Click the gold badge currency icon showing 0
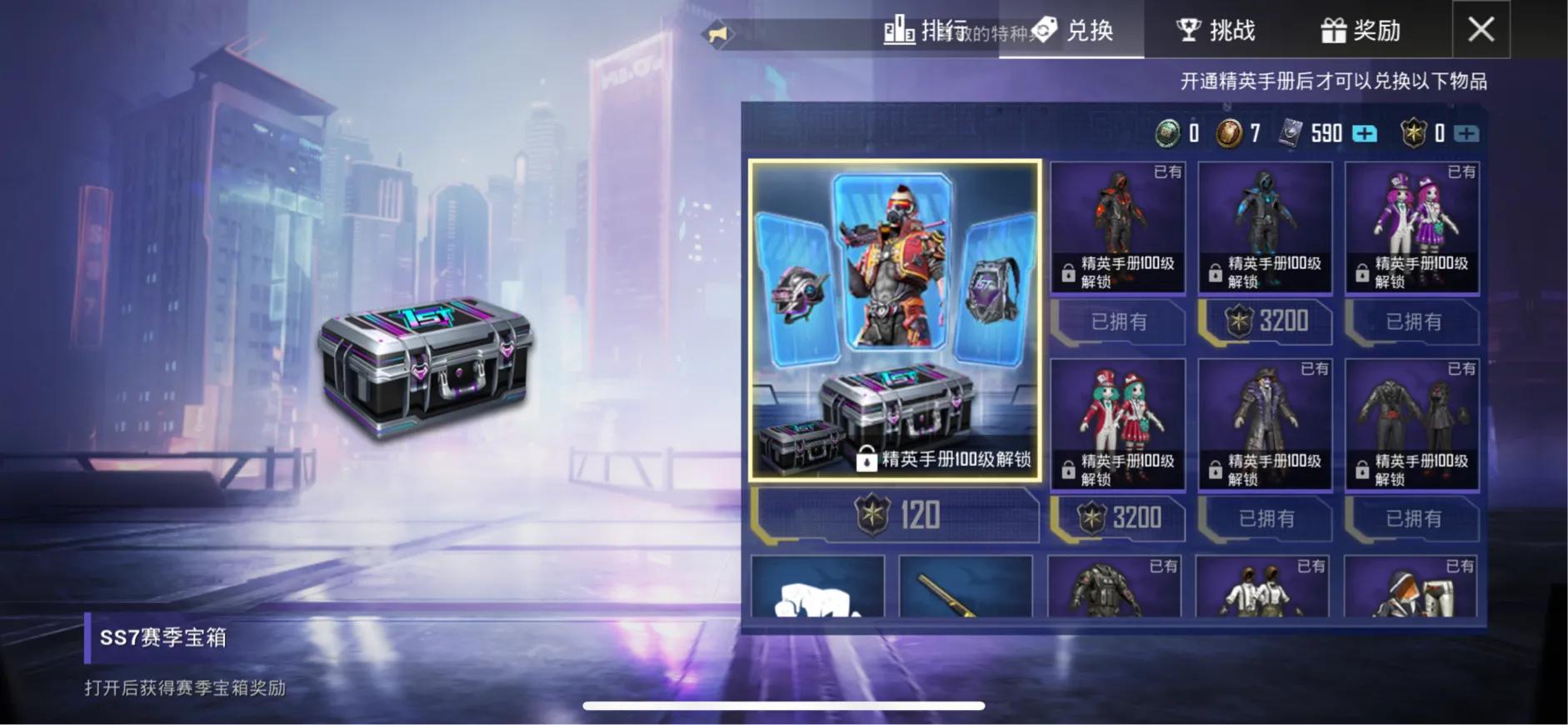This screenshot has height=725, width=1568. [x=1413, y=133]
